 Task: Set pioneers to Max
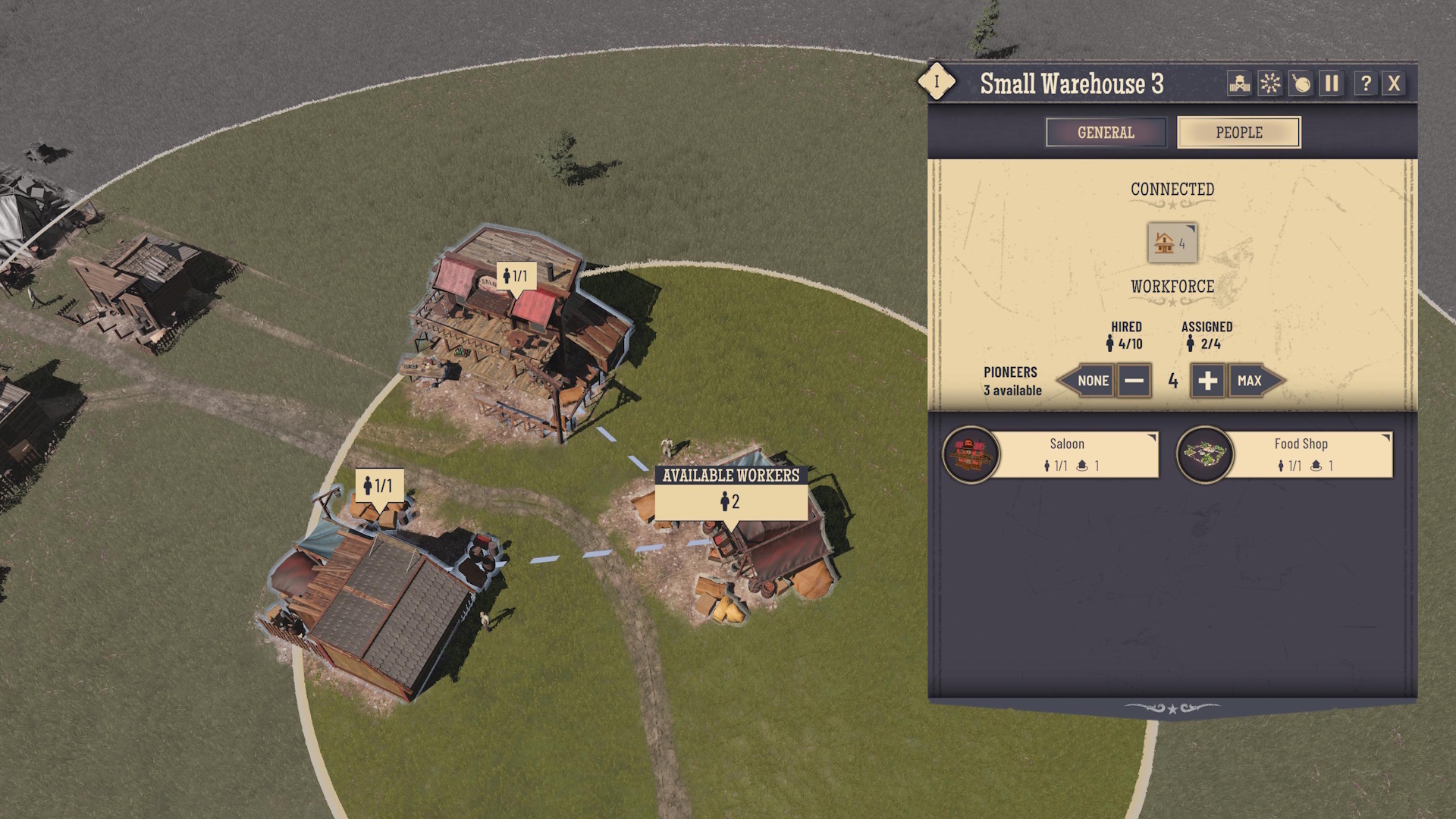pos(1251,381)
